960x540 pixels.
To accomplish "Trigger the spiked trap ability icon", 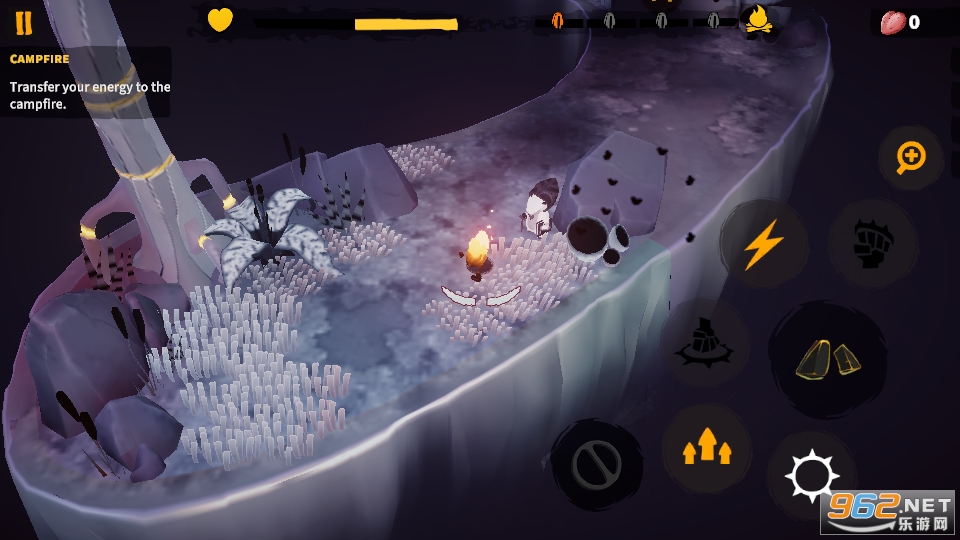I will (x=705, y=342).
